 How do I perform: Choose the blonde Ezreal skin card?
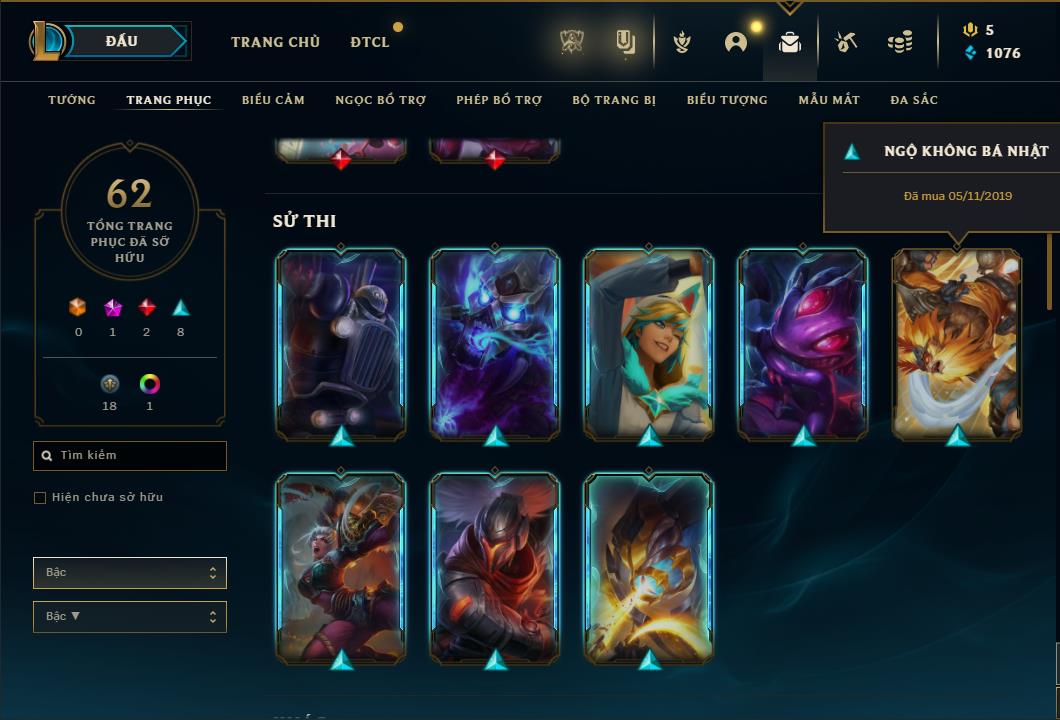click(x=649, y=342)
